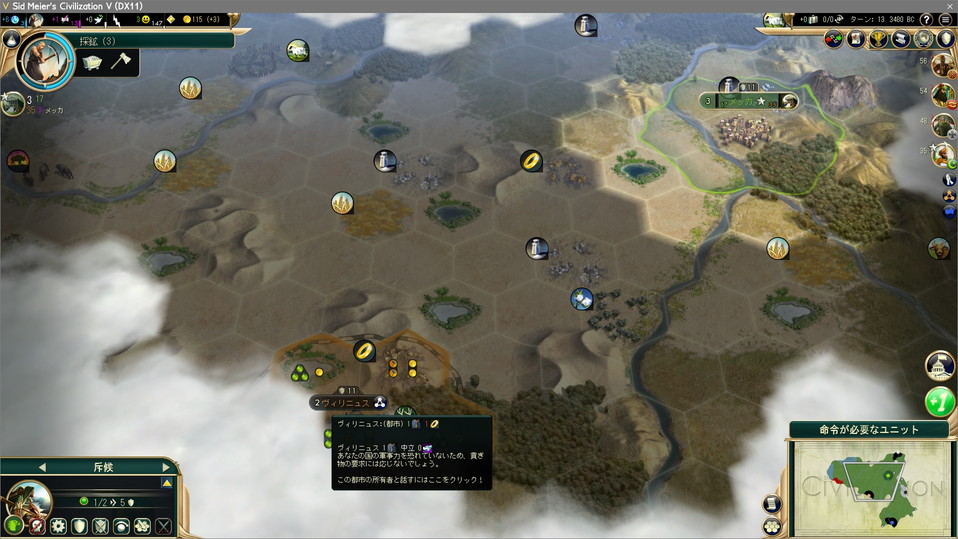Screen dimensions: 958x539
Task: Open the gold trophy victory progress screen
Action: click(x=877, y=39)
